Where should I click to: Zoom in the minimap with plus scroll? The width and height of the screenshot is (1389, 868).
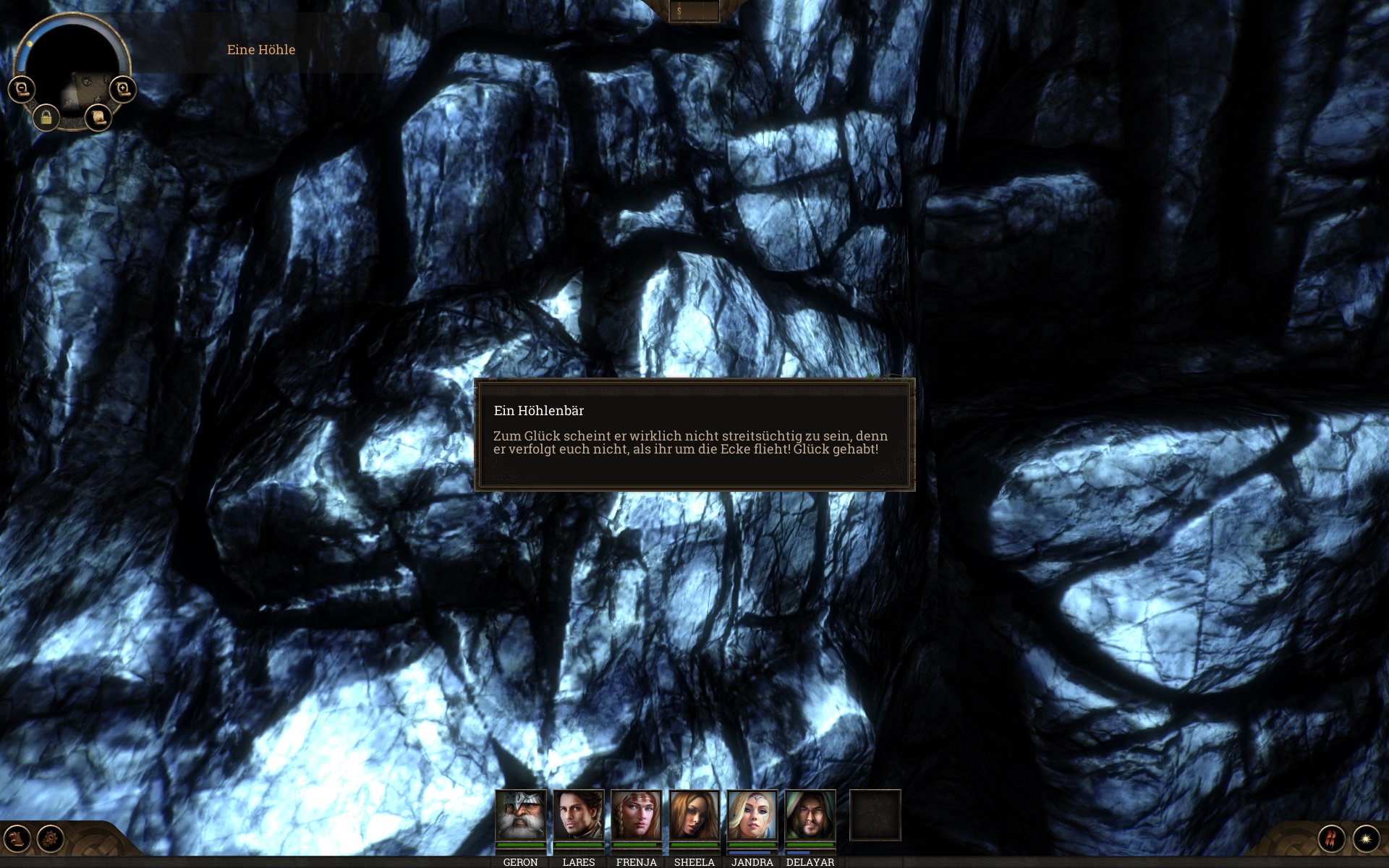pos(123,89)
